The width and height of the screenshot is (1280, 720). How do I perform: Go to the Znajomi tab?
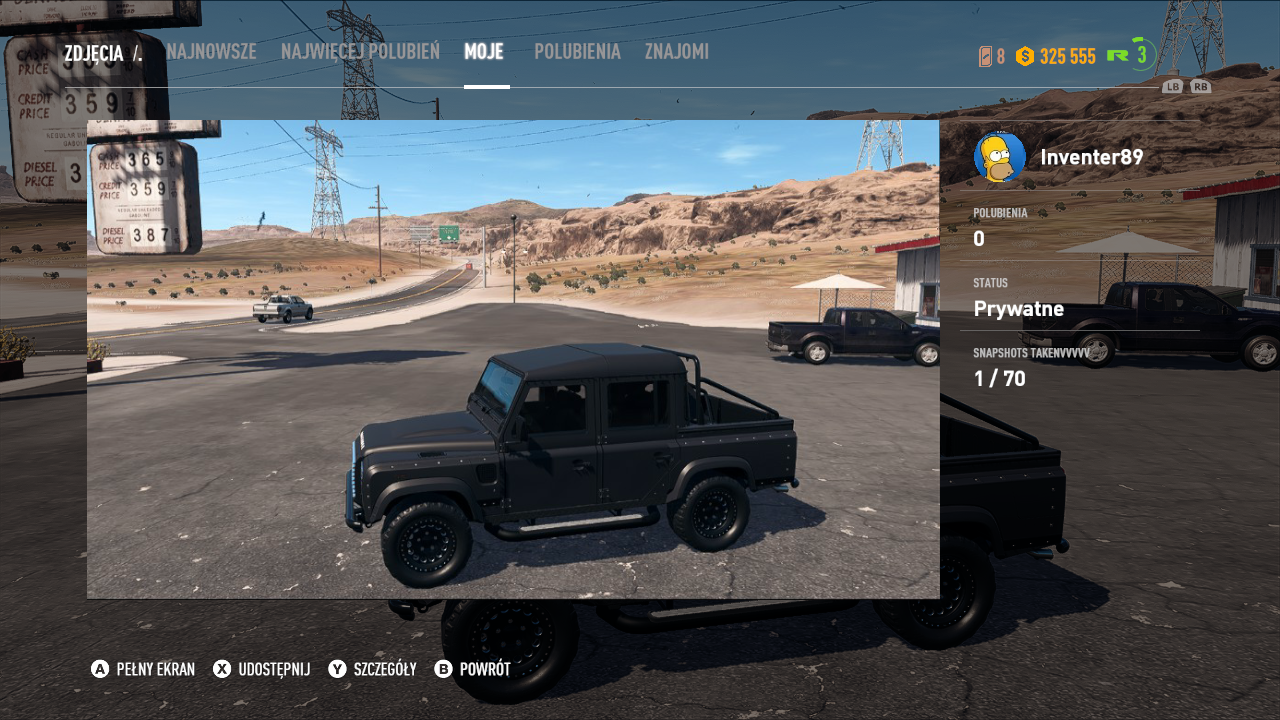tap(677, 52)
